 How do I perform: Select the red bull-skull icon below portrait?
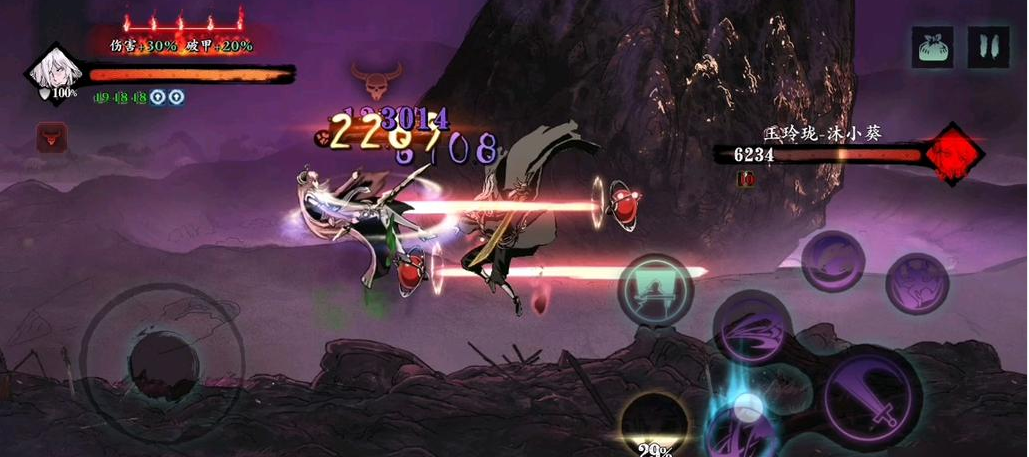tap(51, 137)
